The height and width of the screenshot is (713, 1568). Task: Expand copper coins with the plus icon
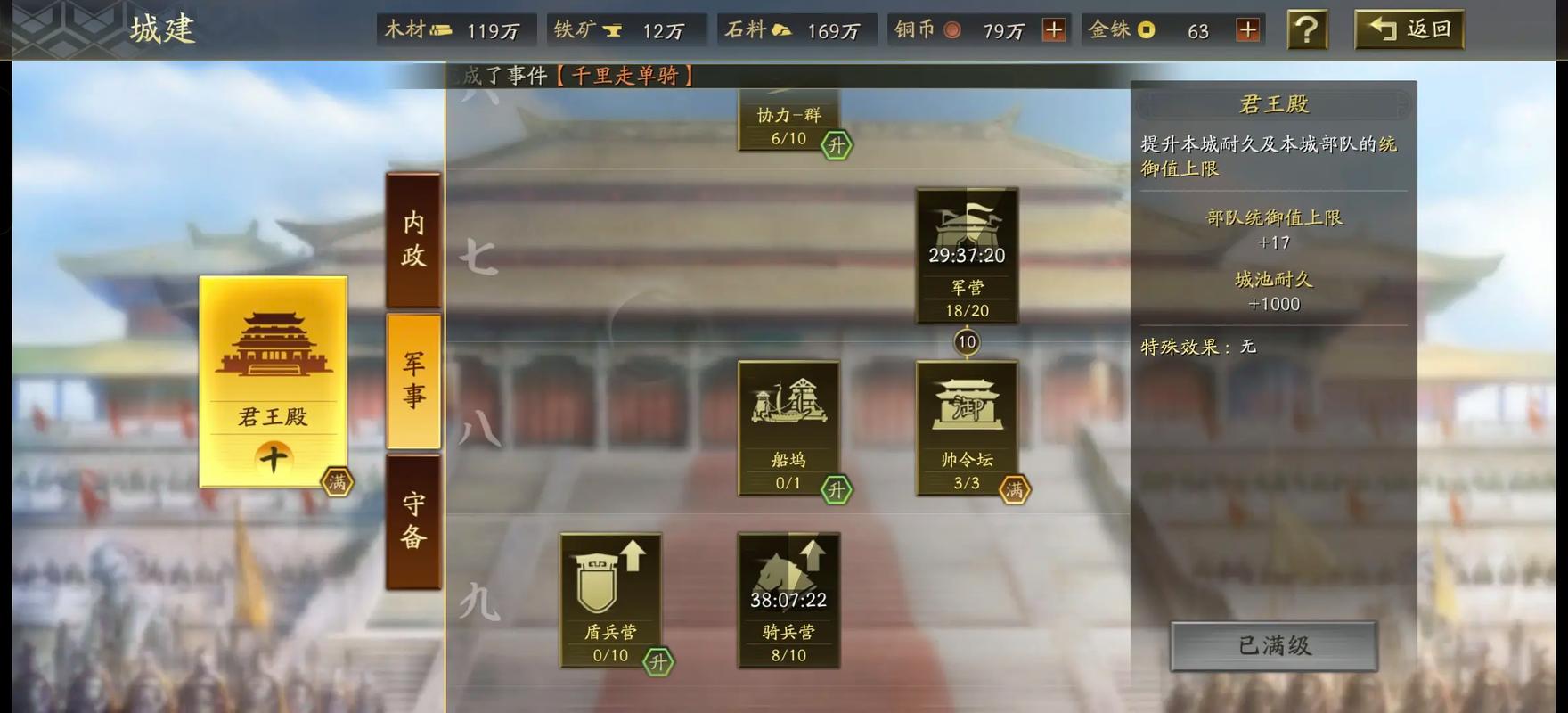pyautogui.click(x=1055, y=29)
